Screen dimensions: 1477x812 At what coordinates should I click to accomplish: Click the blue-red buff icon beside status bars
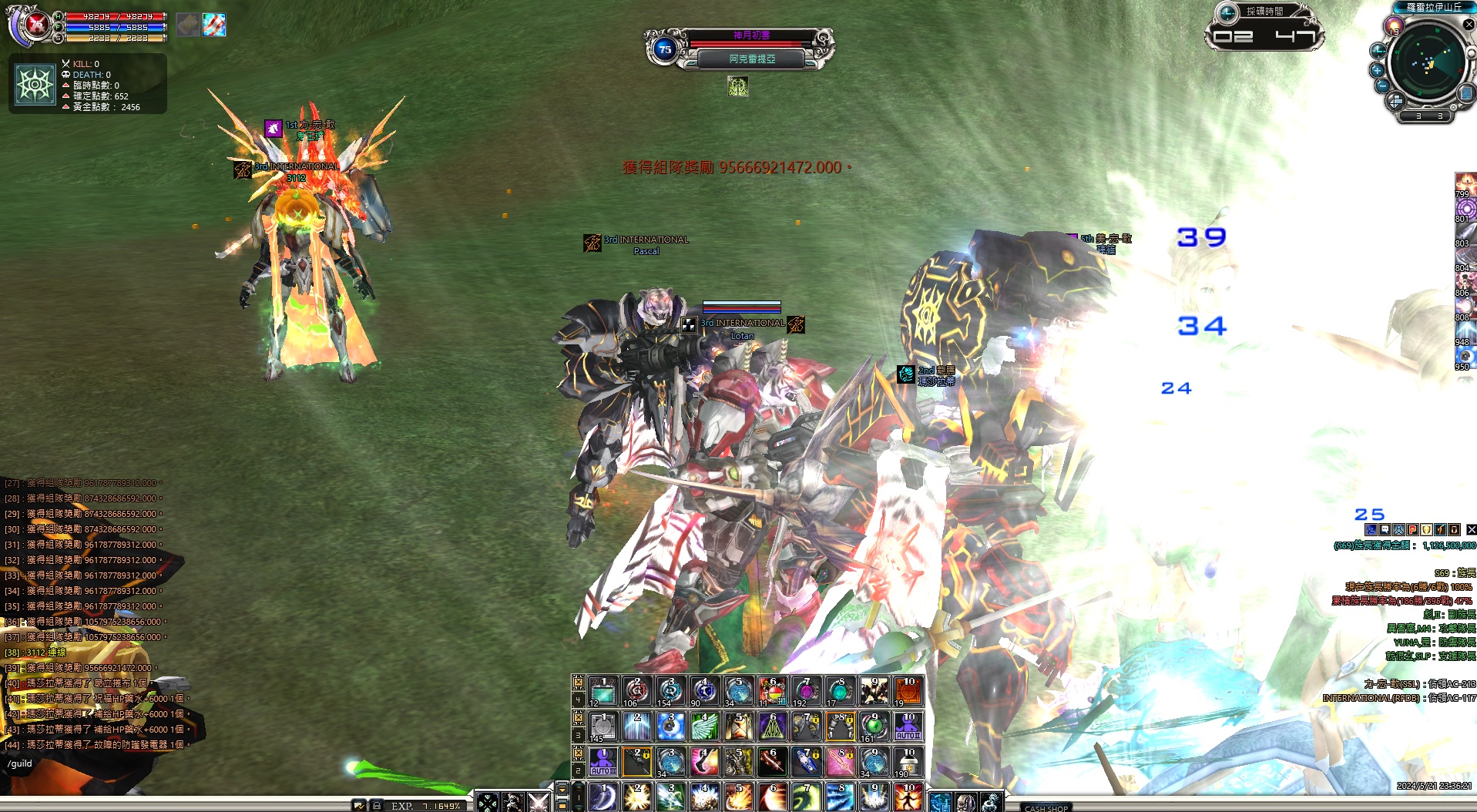click(x=214, y=25)
